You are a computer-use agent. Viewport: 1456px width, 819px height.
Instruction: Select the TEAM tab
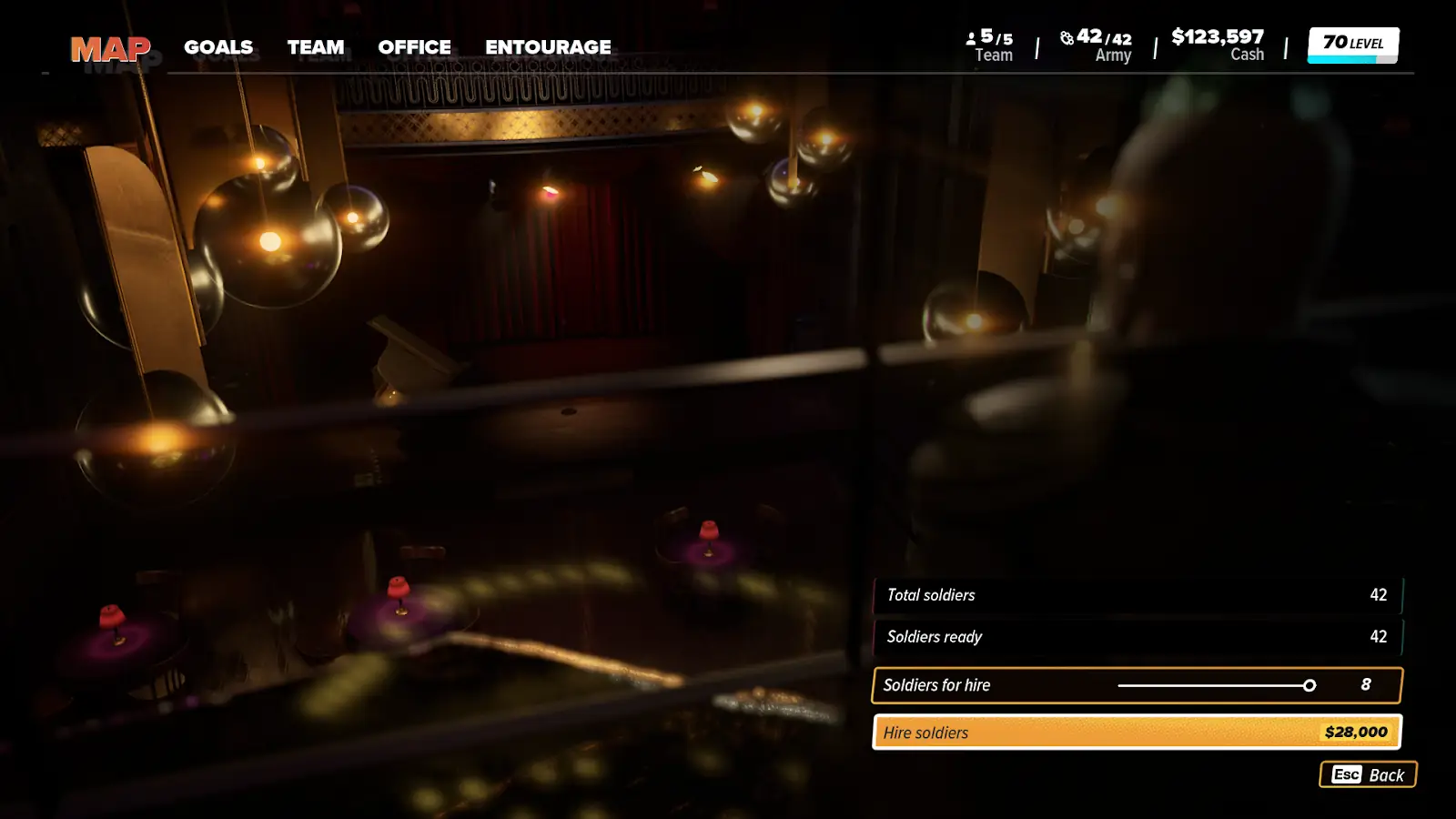tap(316, 47)
